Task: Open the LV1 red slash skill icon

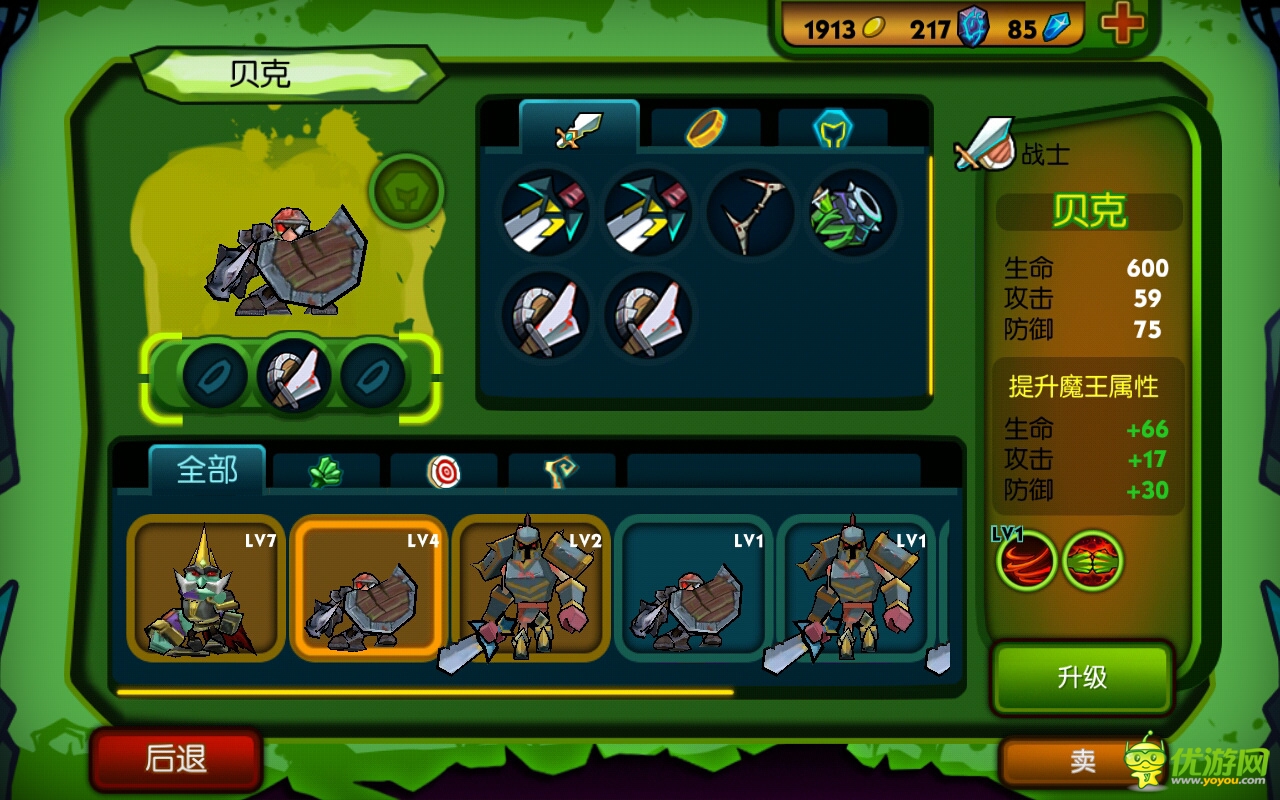Action: click(1027, 561)
